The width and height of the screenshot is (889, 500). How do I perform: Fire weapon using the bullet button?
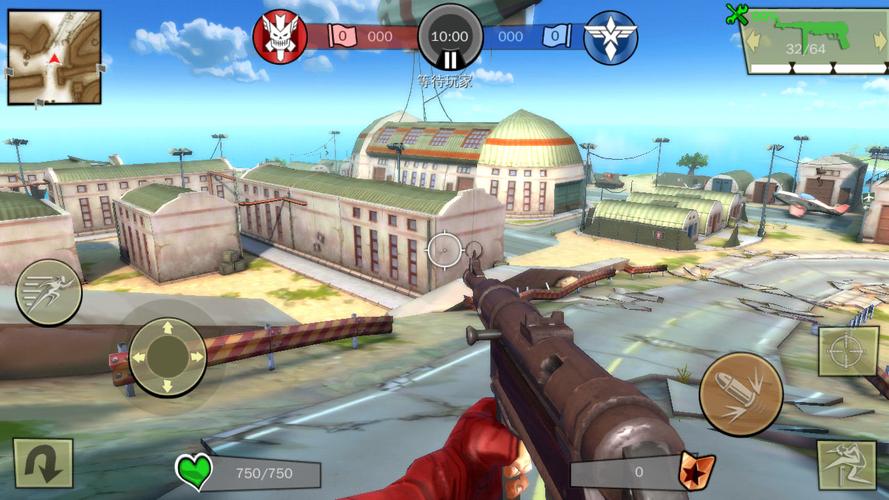740,394
